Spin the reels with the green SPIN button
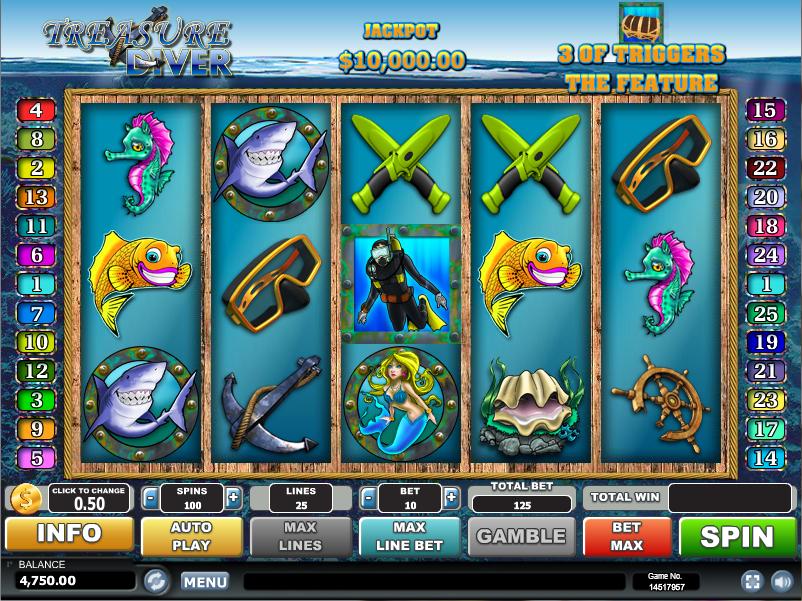The height and width of the screenshot is (601, 802). [x=738, y=536]
